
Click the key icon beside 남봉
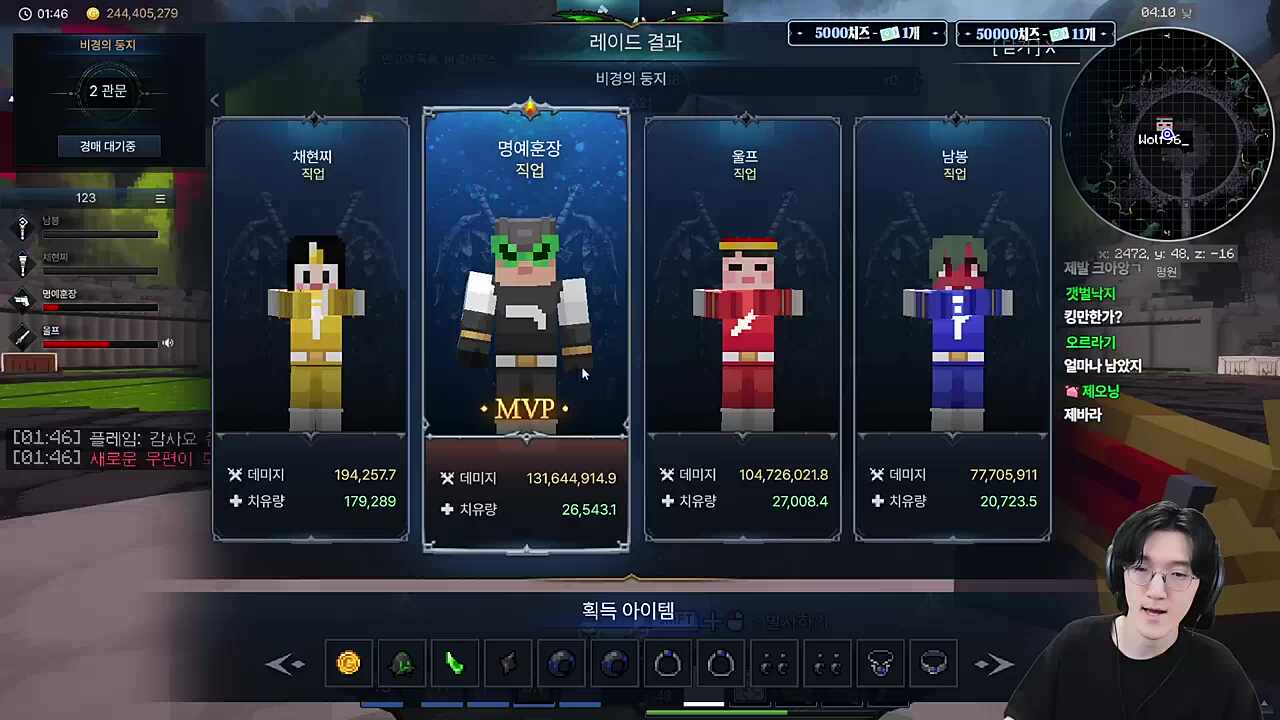[x=22, y=225]
